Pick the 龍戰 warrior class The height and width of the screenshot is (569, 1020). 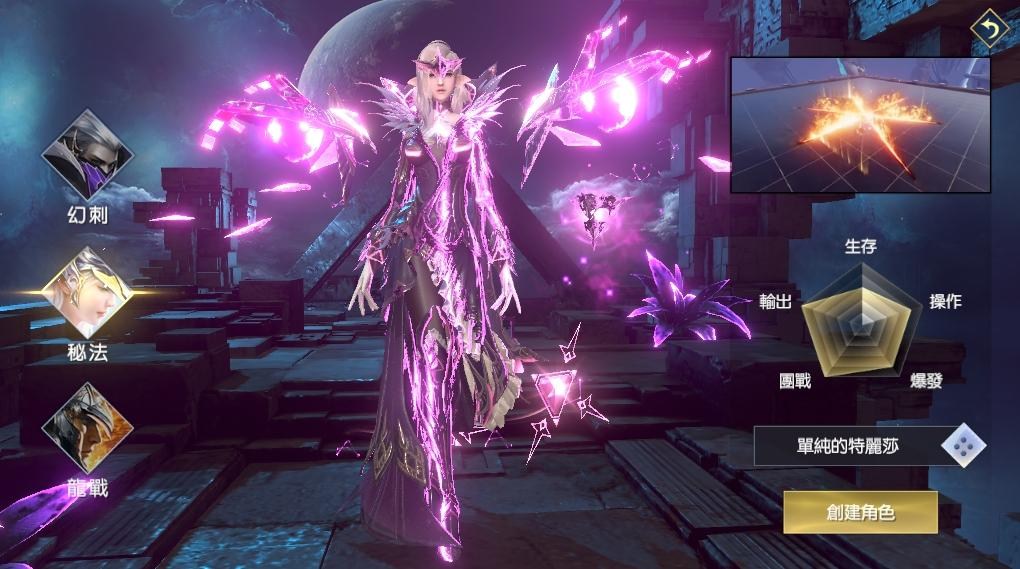click(87, 429)
